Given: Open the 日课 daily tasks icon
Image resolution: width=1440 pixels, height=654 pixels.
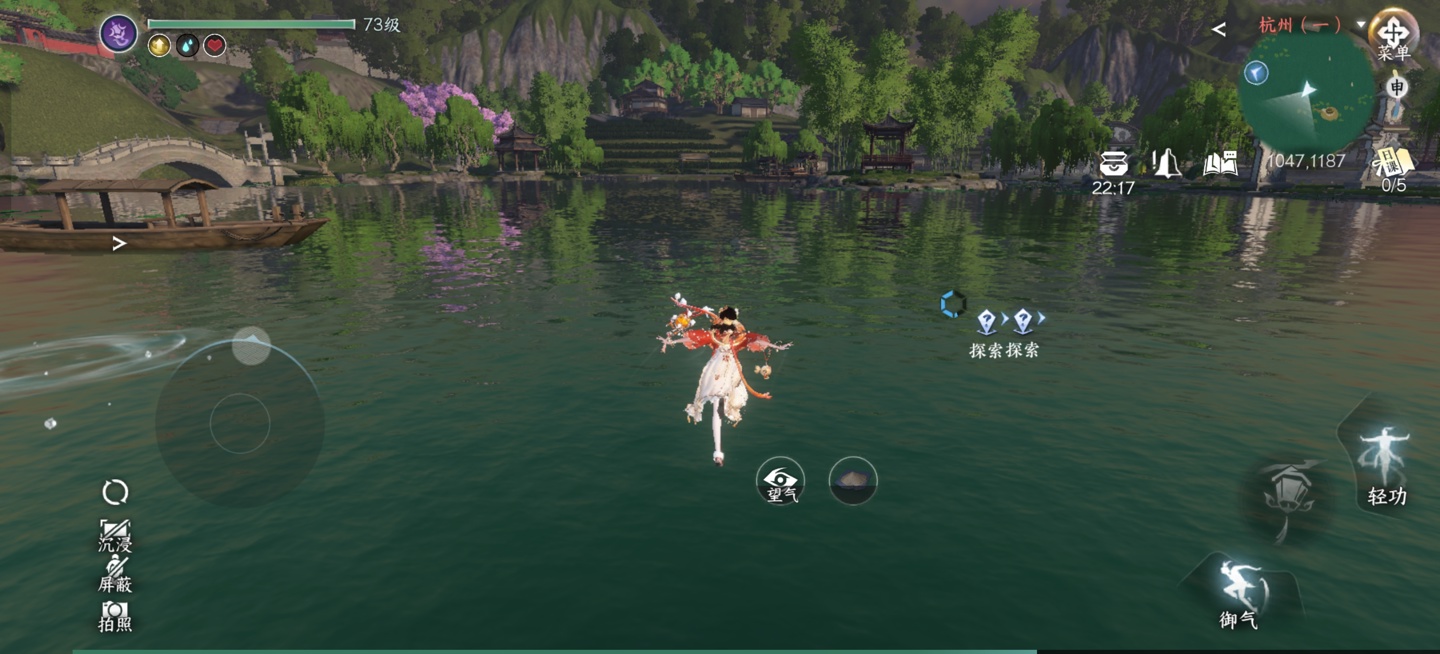Looking at the screenshot, I should click(1393, 164).
